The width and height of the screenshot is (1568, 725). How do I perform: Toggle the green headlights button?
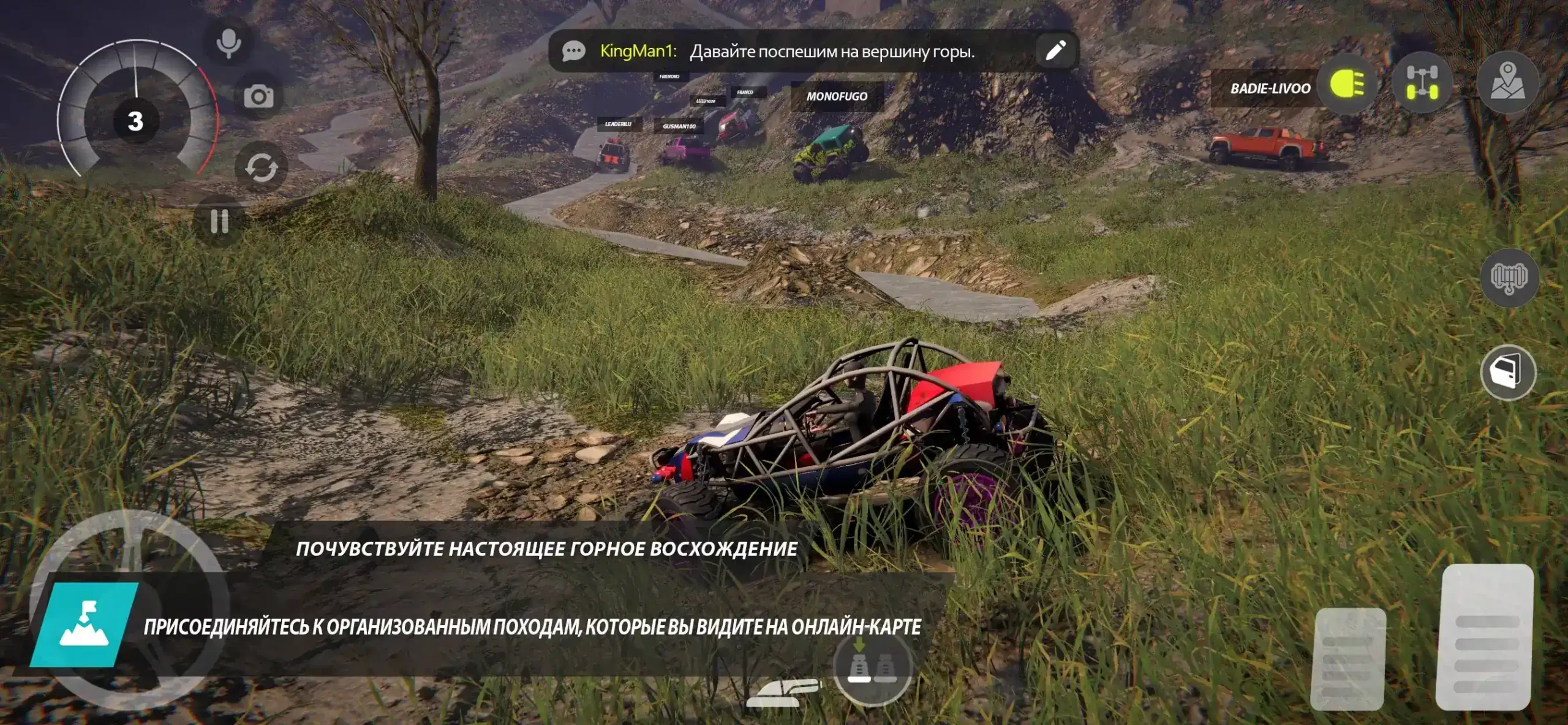pos(1347,84)
